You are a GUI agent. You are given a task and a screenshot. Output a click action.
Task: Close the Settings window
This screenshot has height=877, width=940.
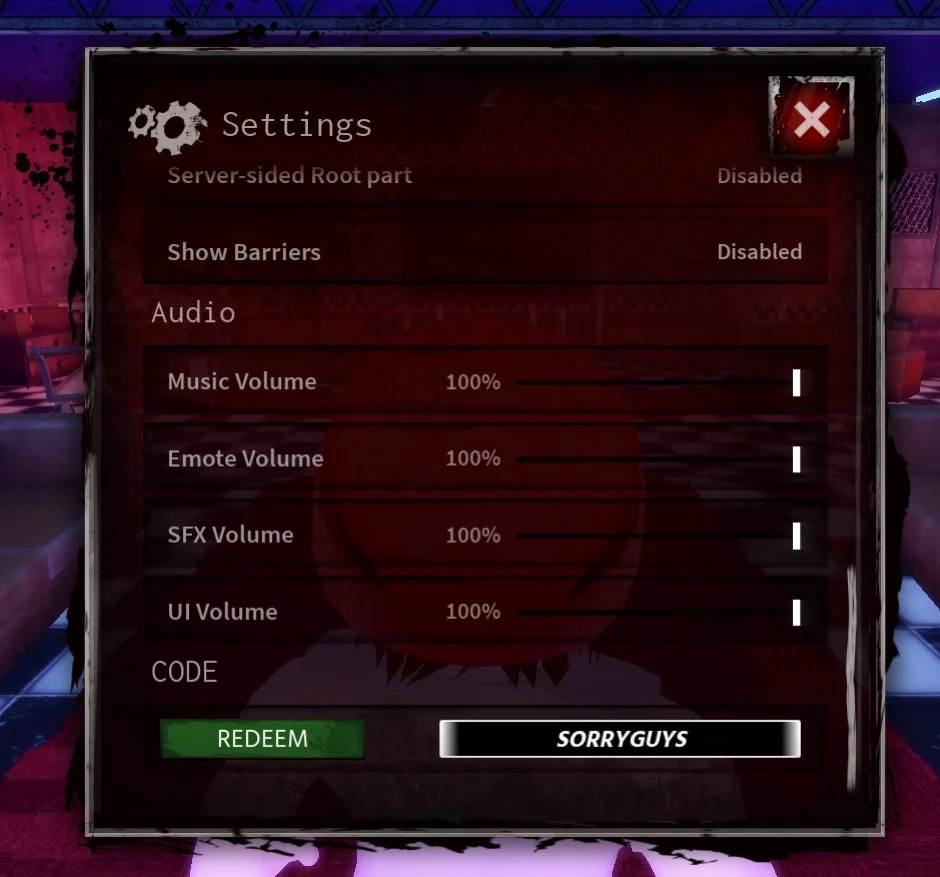click(811, 120)
